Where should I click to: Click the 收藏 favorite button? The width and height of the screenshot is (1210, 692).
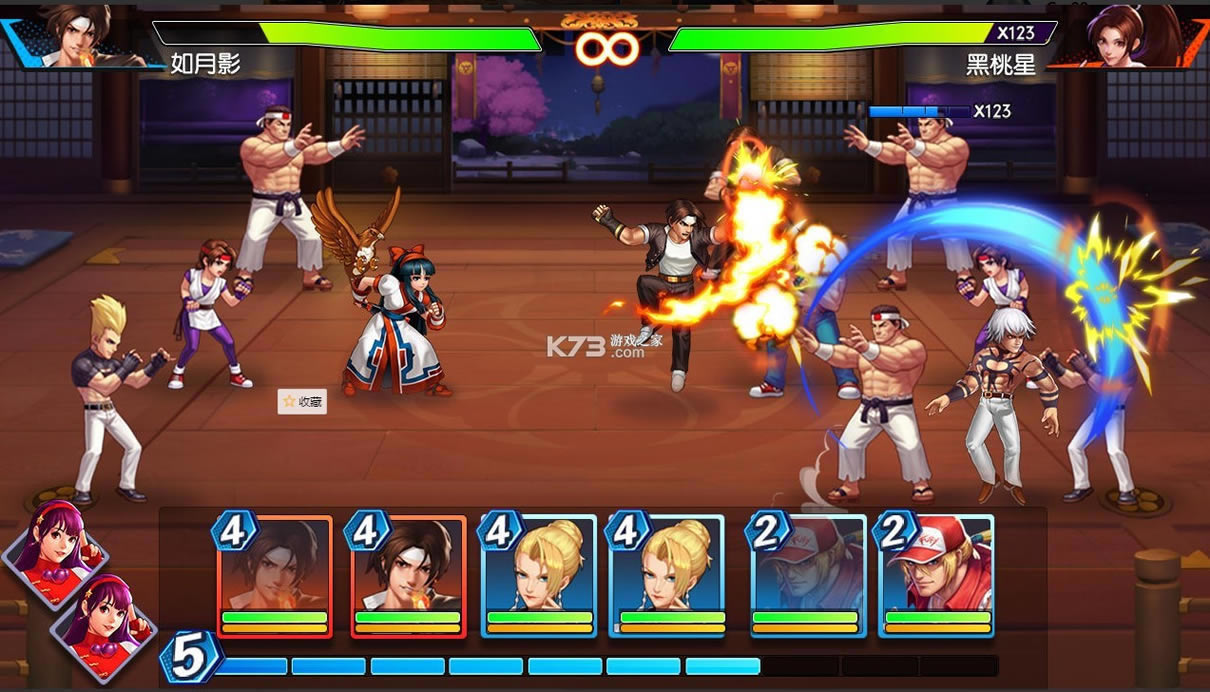pyautogui.click(x=302, y=401)
